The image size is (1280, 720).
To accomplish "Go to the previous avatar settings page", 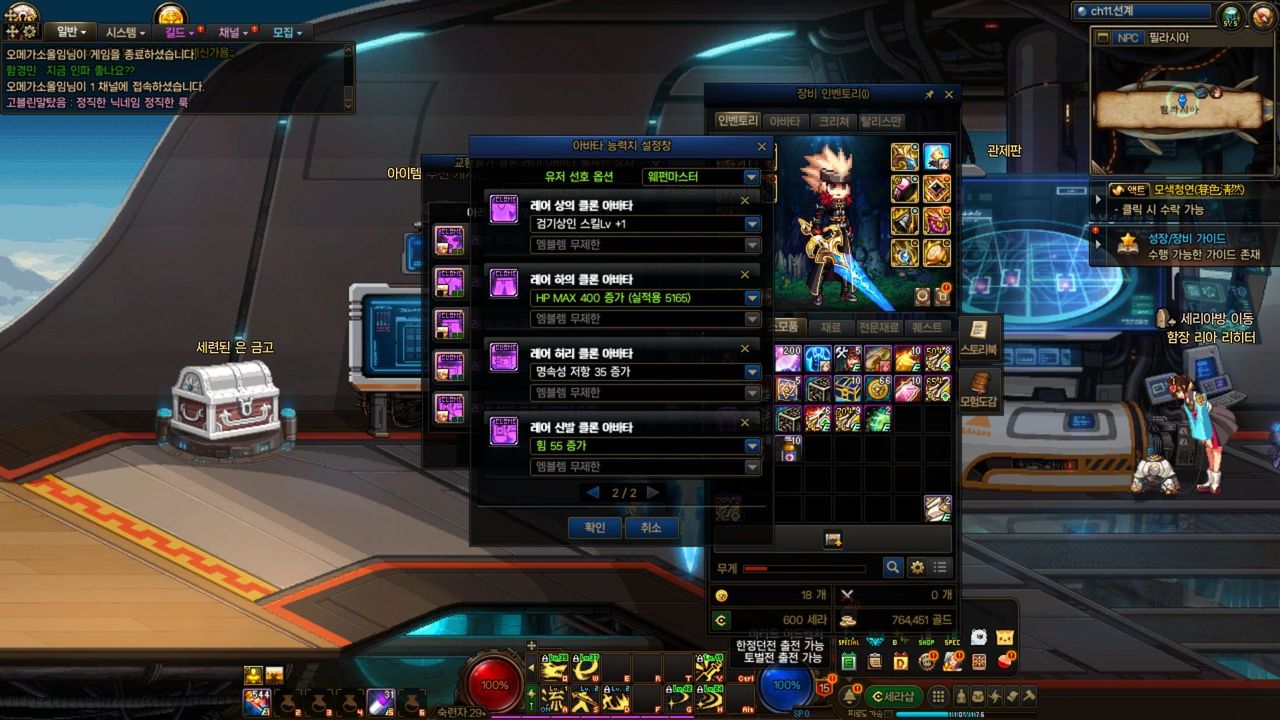I will (x=593, y=493).
